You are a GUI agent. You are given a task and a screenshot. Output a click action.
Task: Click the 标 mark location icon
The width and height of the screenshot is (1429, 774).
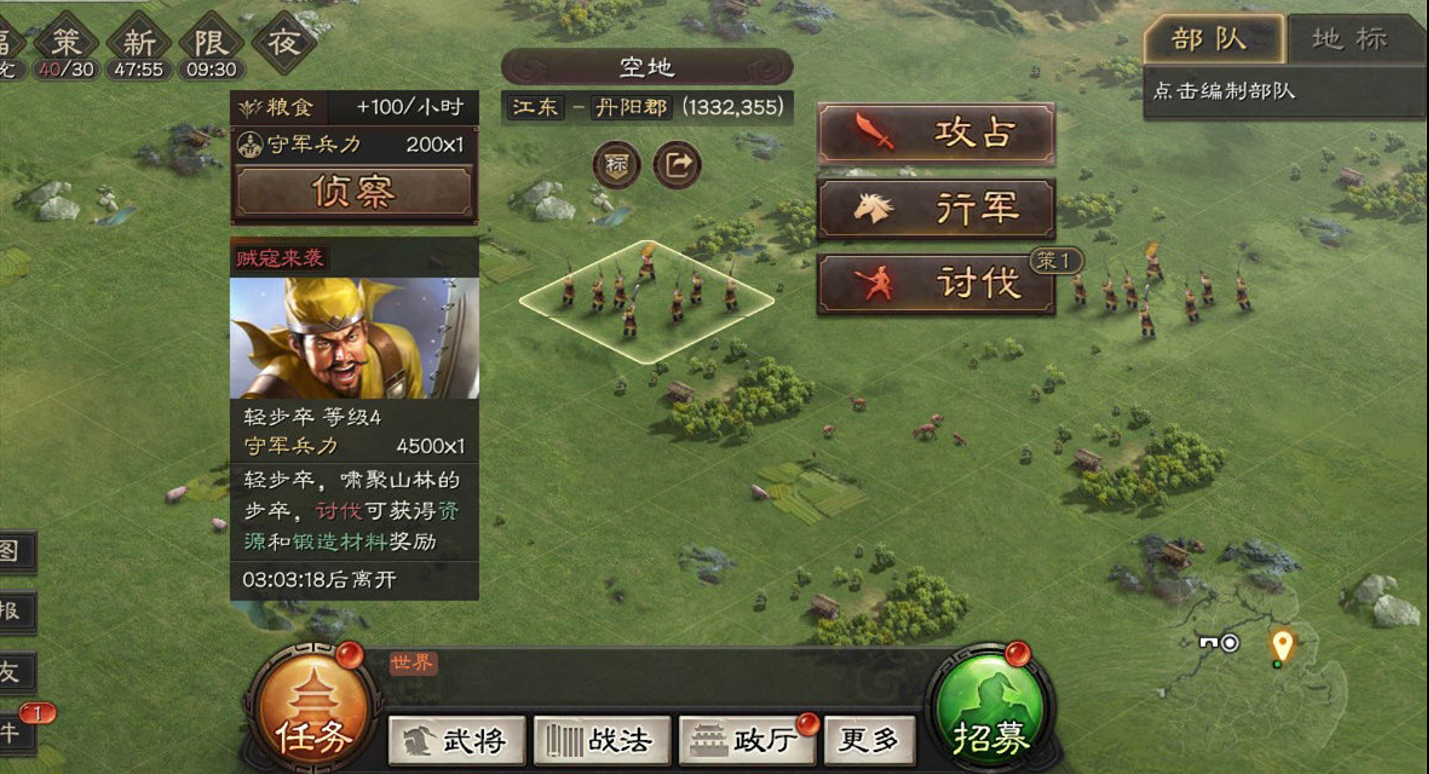pyautogui.click(x=618, y=163)
